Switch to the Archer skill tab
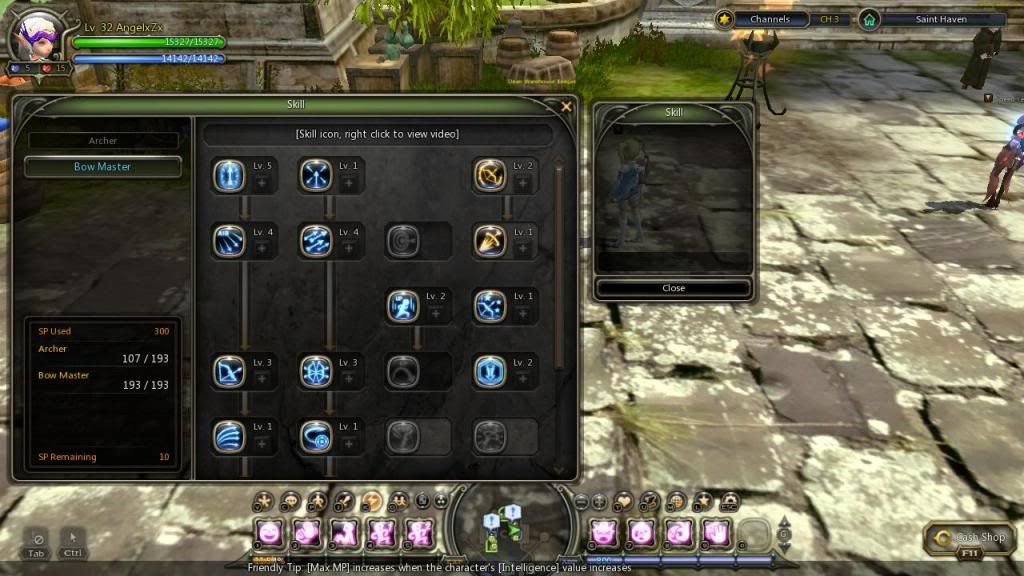The height and width of the screenshot is (576, 1024). coord(103,141)
